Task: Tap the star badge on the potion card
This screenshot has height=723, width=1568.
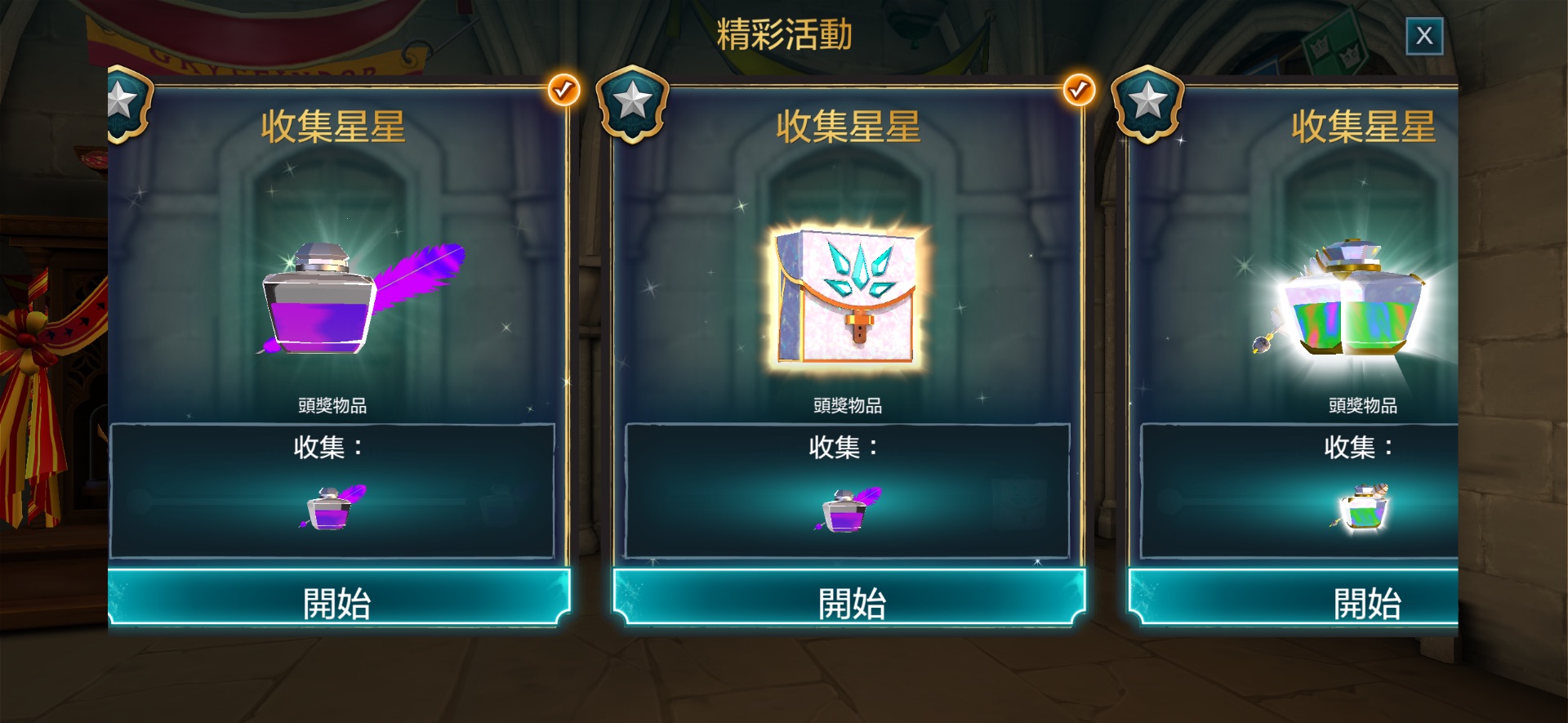Action: coord(1147,103)
